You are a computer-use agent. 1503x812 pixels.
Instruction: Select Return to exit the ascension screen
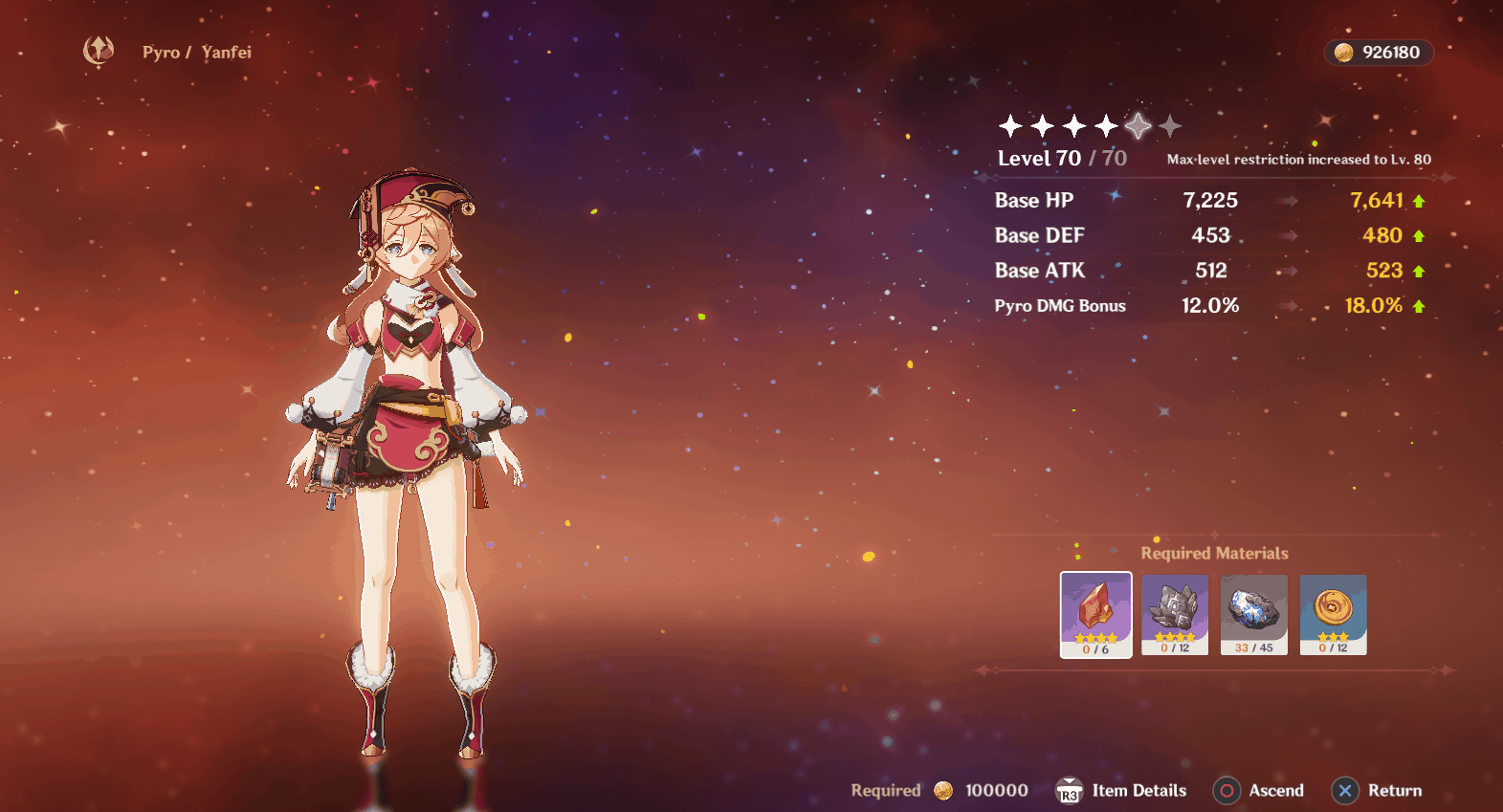pyautogui.click(x=1376, y=791)
